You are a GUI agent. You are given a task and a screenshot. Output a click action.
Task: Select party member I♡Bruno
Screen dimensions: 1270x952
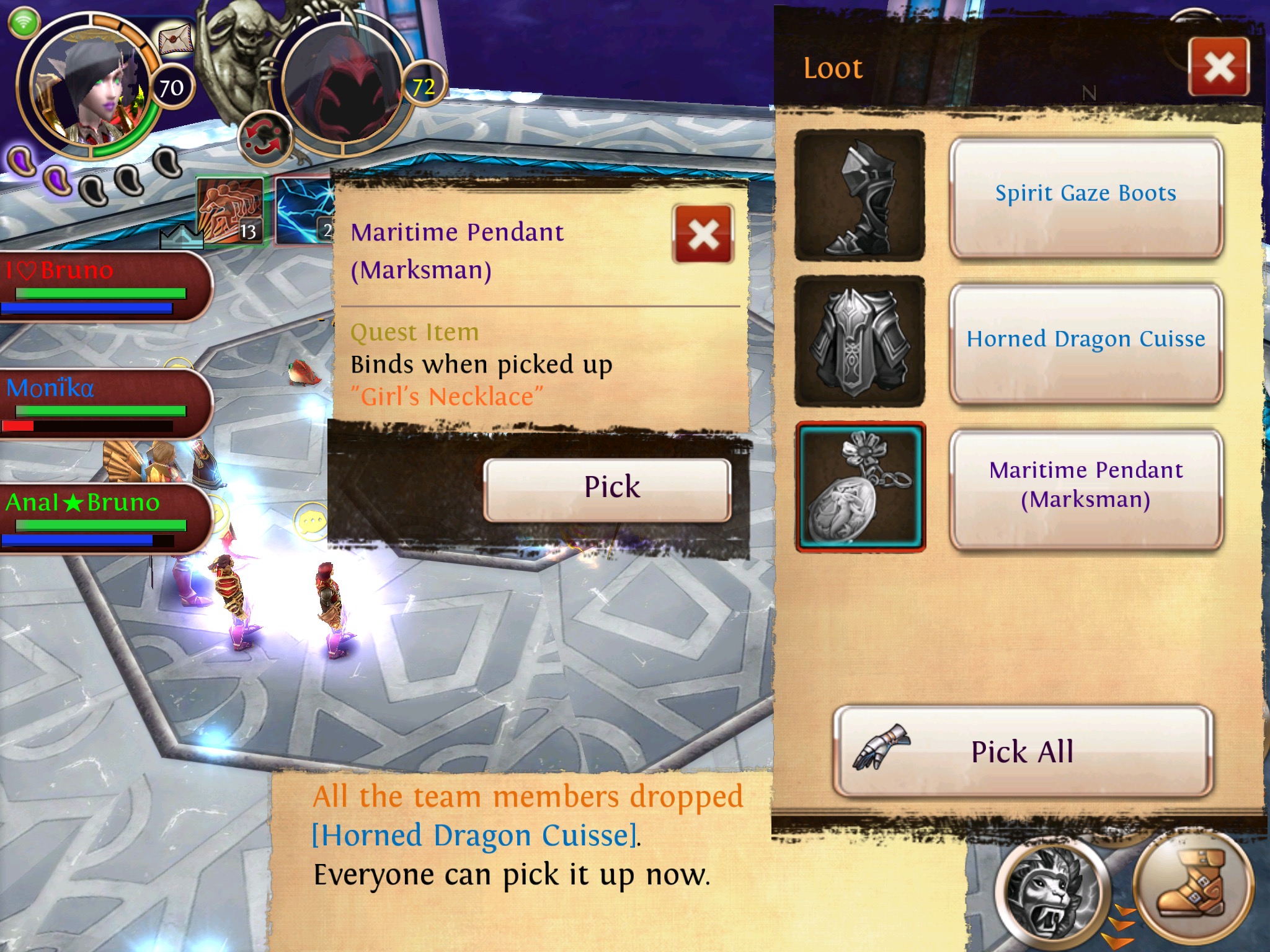pos(102,285)
